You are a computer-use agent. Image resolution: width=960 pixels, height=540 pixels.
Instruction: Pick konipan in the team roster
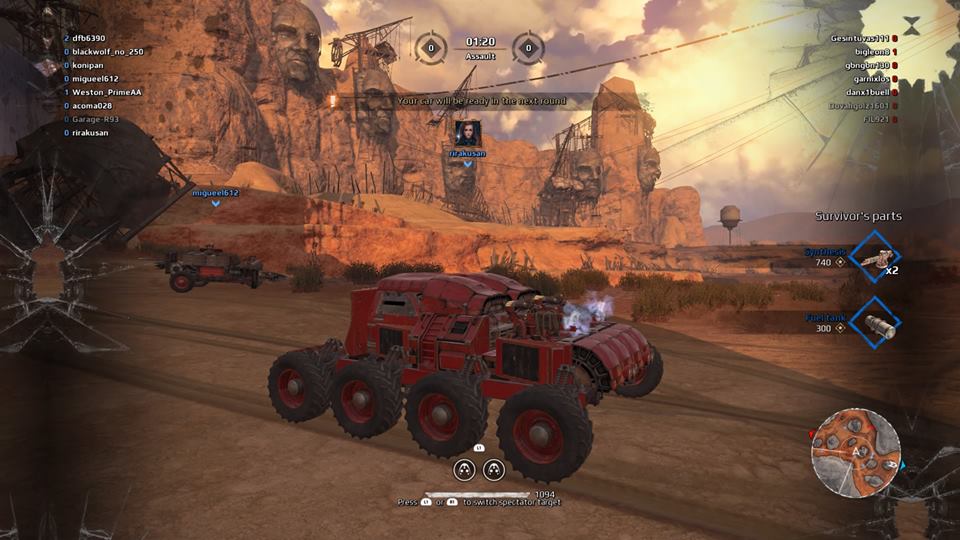tap(89, 65)
